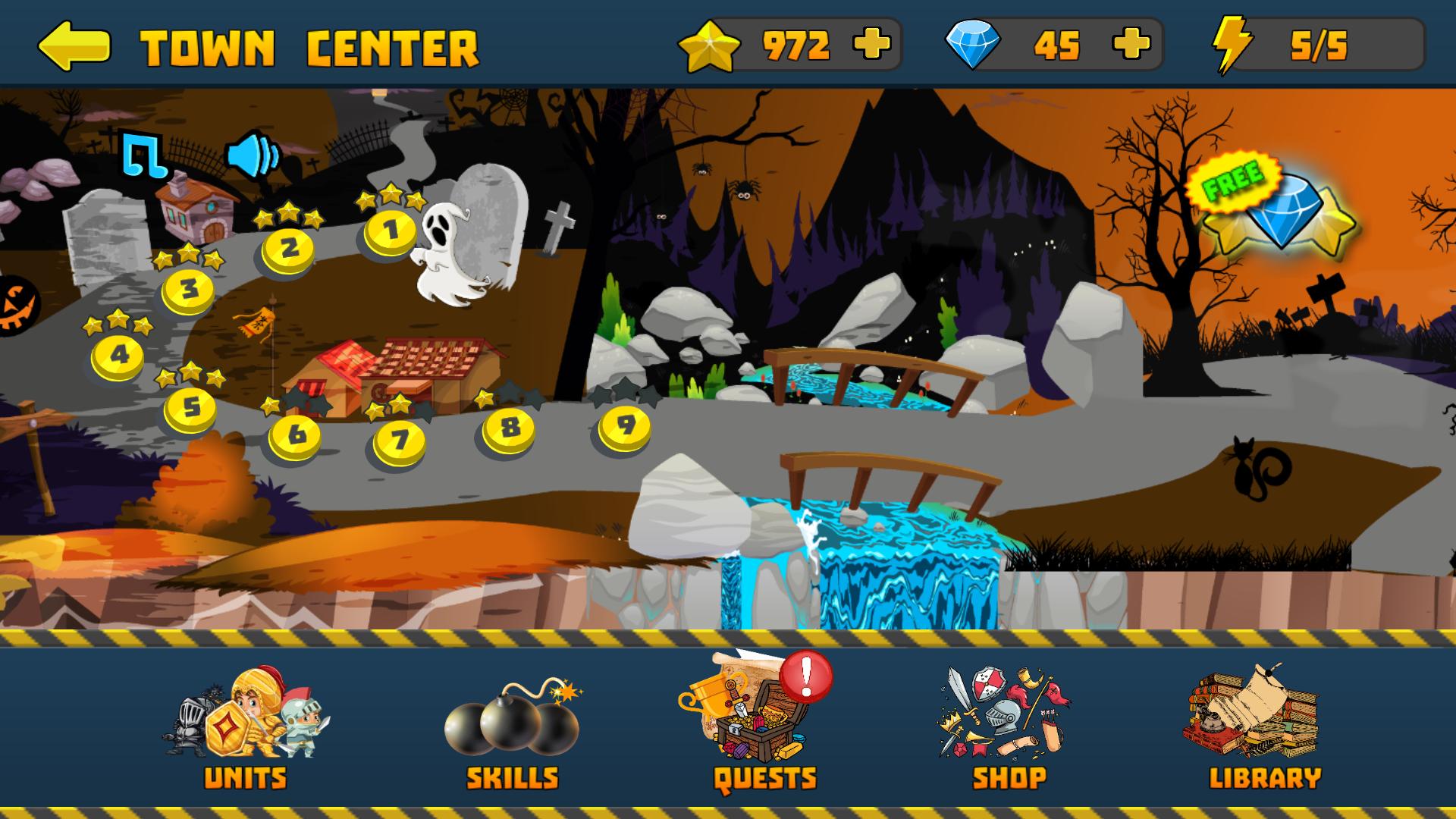Viewport: 1456px width, 819px height.
Task: Choose level 2 node
Action: click(288, 249)
